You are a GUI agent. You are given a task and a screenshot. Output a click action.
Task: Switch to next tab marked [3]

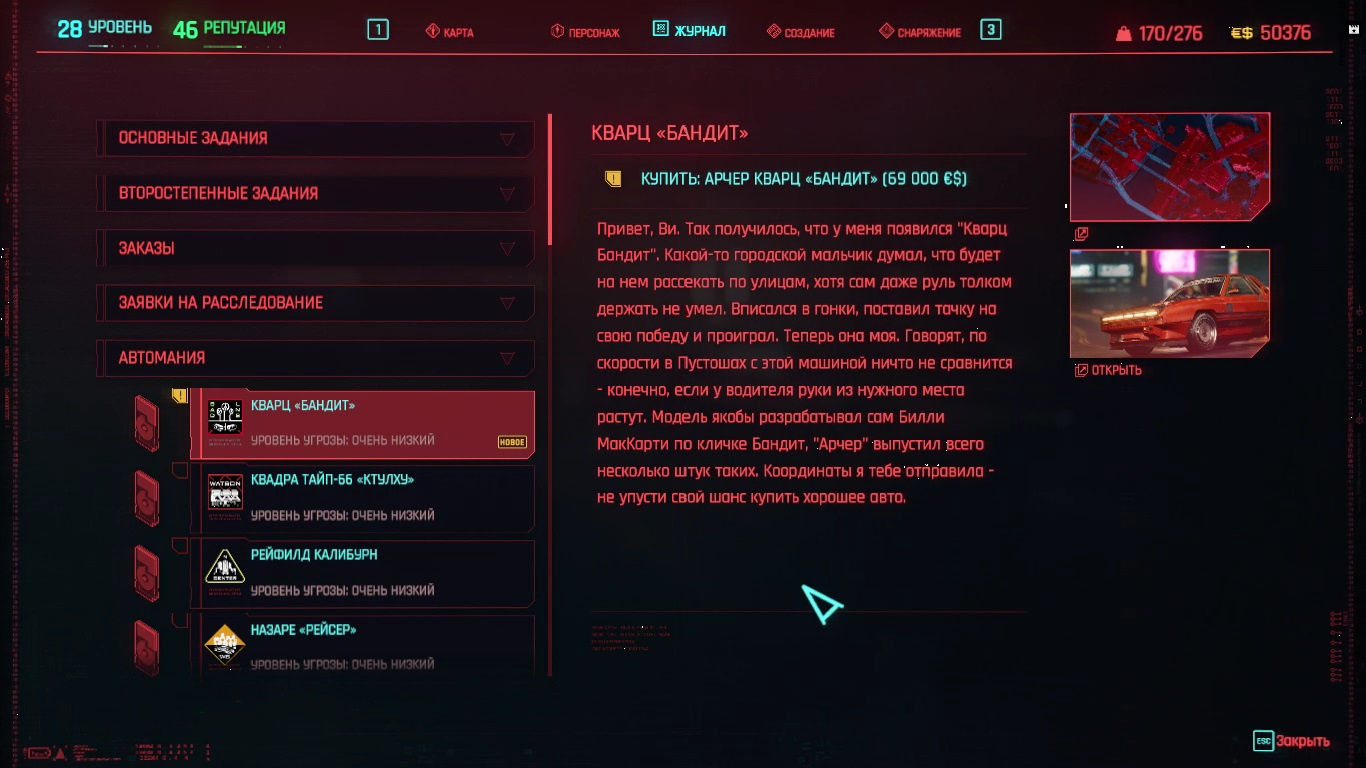click(989, 31)
